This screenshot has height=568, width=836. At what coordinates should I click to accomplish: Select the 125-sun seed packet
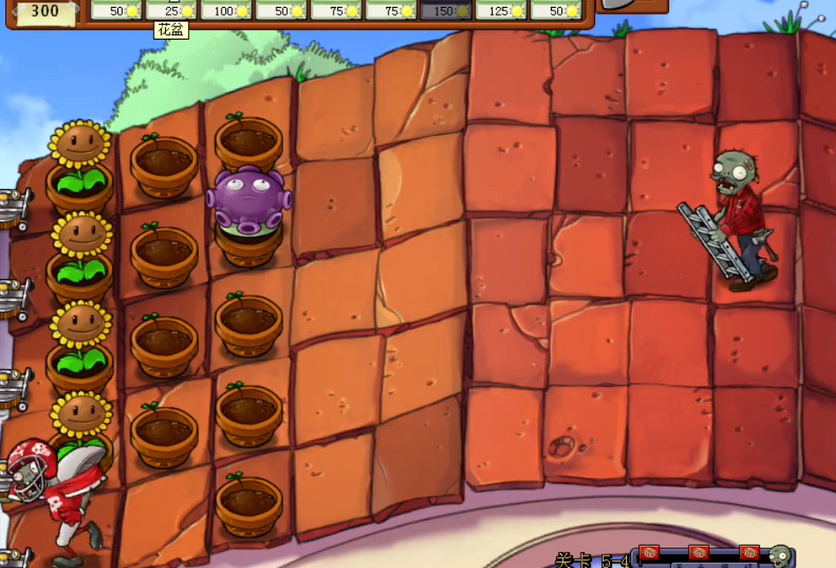point(501,10)
